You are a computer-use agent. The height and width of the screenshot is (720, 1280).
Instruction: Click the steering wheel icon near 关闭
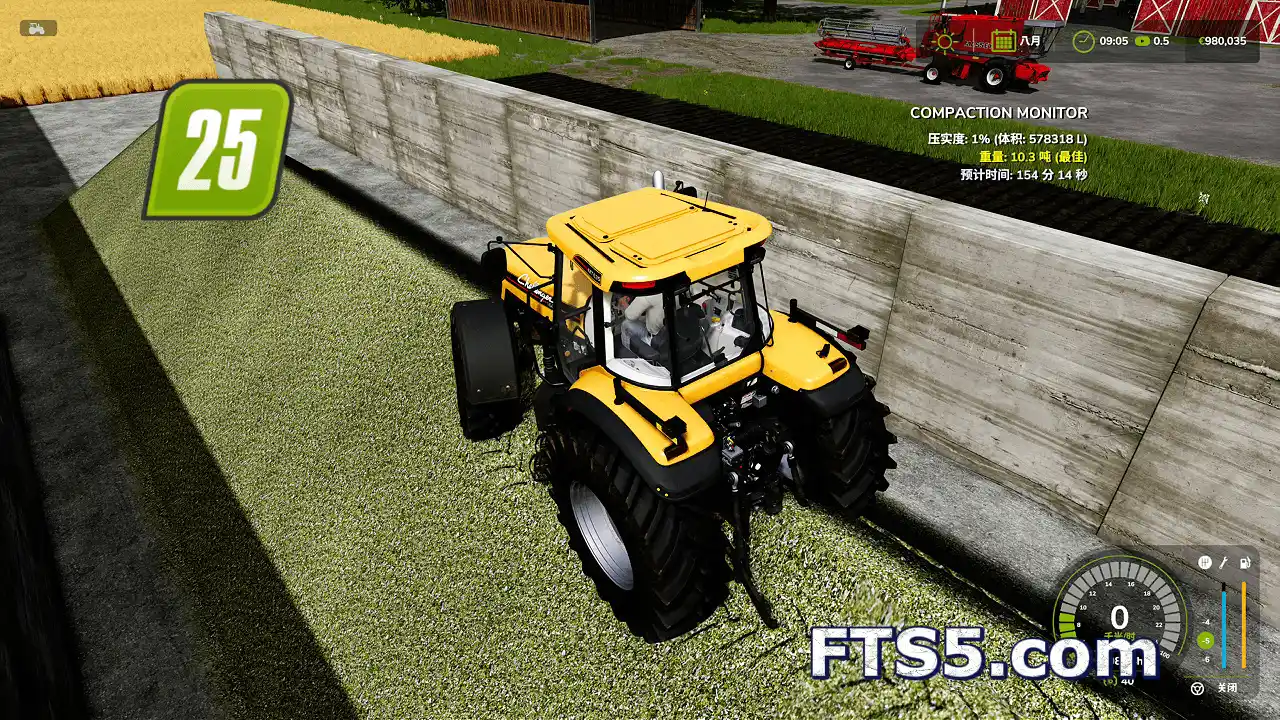pyautogui.click(x=1198, y=688)
